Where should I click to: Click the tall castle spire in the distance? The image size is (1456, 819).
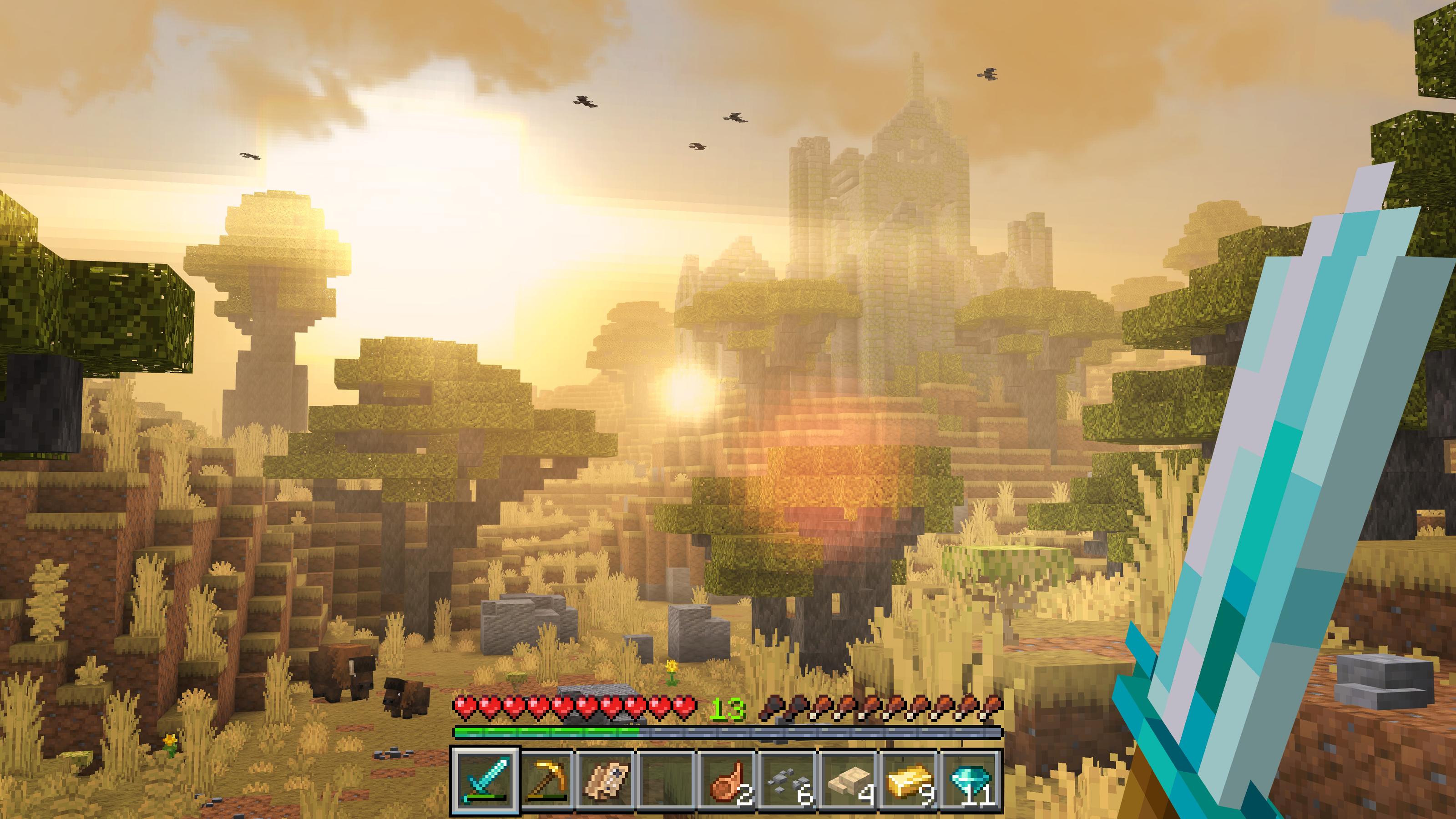point(915,113)
